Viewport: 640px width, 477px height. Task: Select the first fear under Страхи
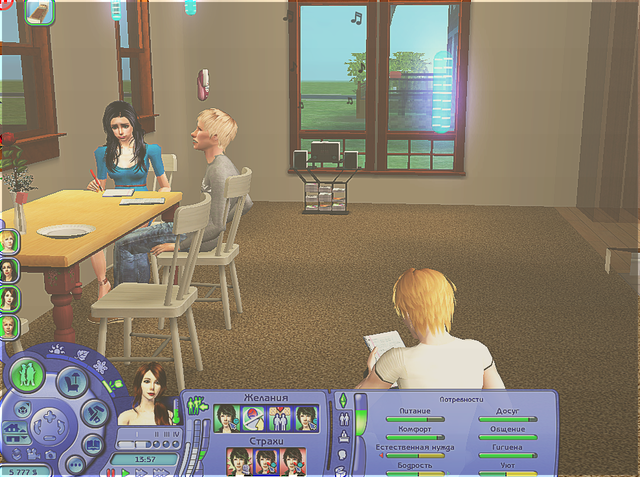click(239, 461)
